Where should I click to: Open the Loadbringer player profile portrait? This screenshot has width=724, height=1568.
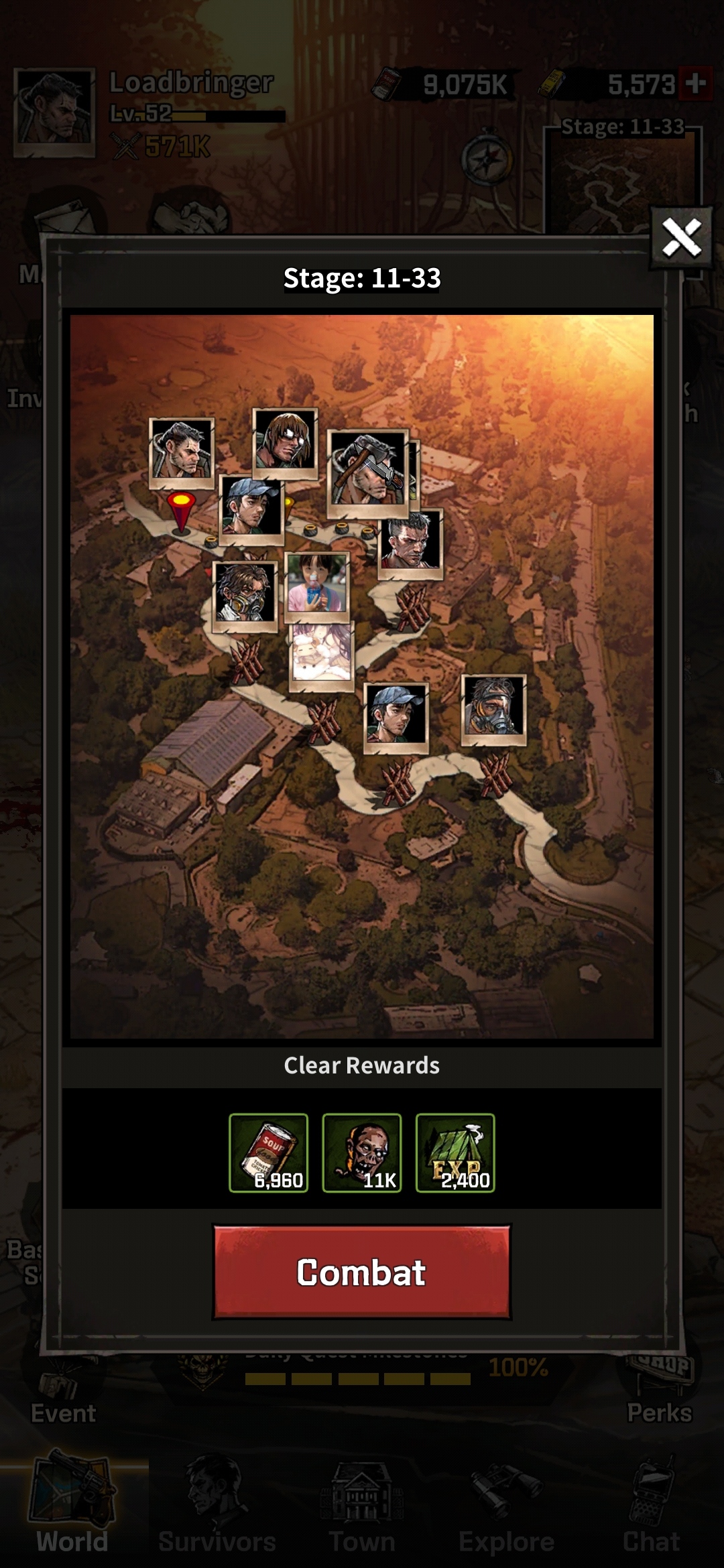coord(54,111)
